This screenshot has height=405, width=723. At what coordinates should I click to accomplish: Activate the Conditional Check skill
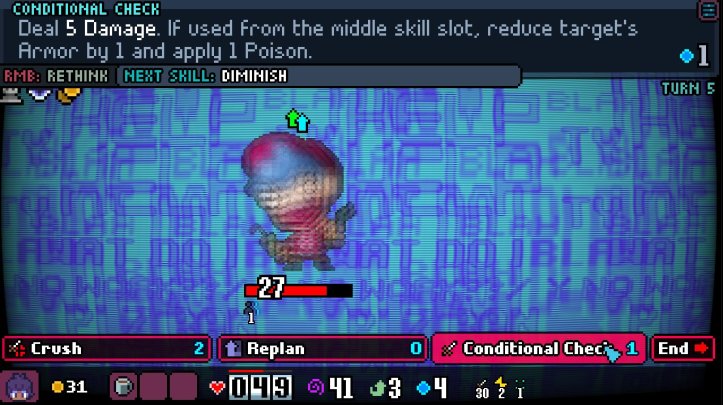(x=539, y=348)
